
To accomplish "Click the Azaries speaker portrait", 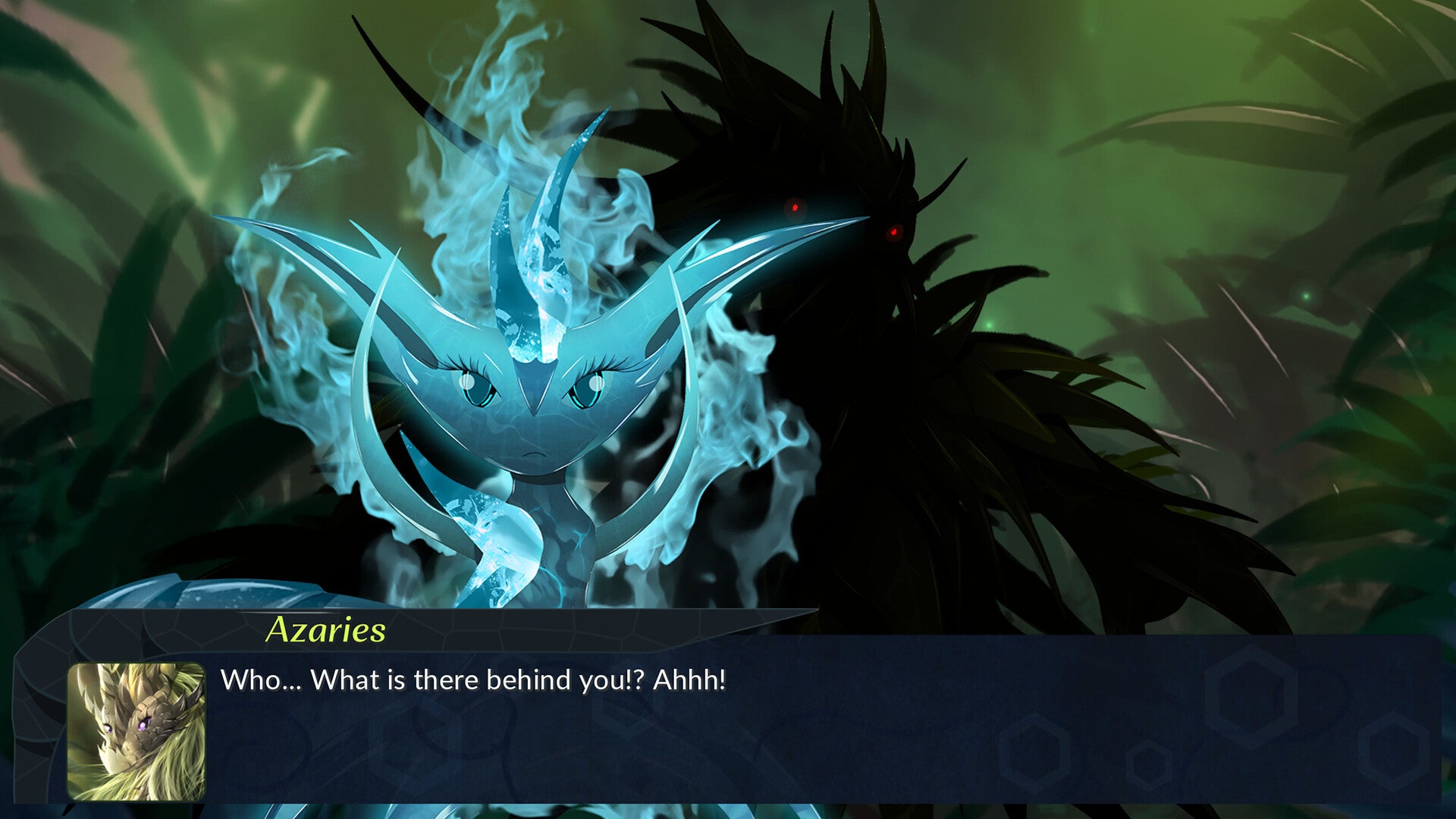I will pos(136,731).
